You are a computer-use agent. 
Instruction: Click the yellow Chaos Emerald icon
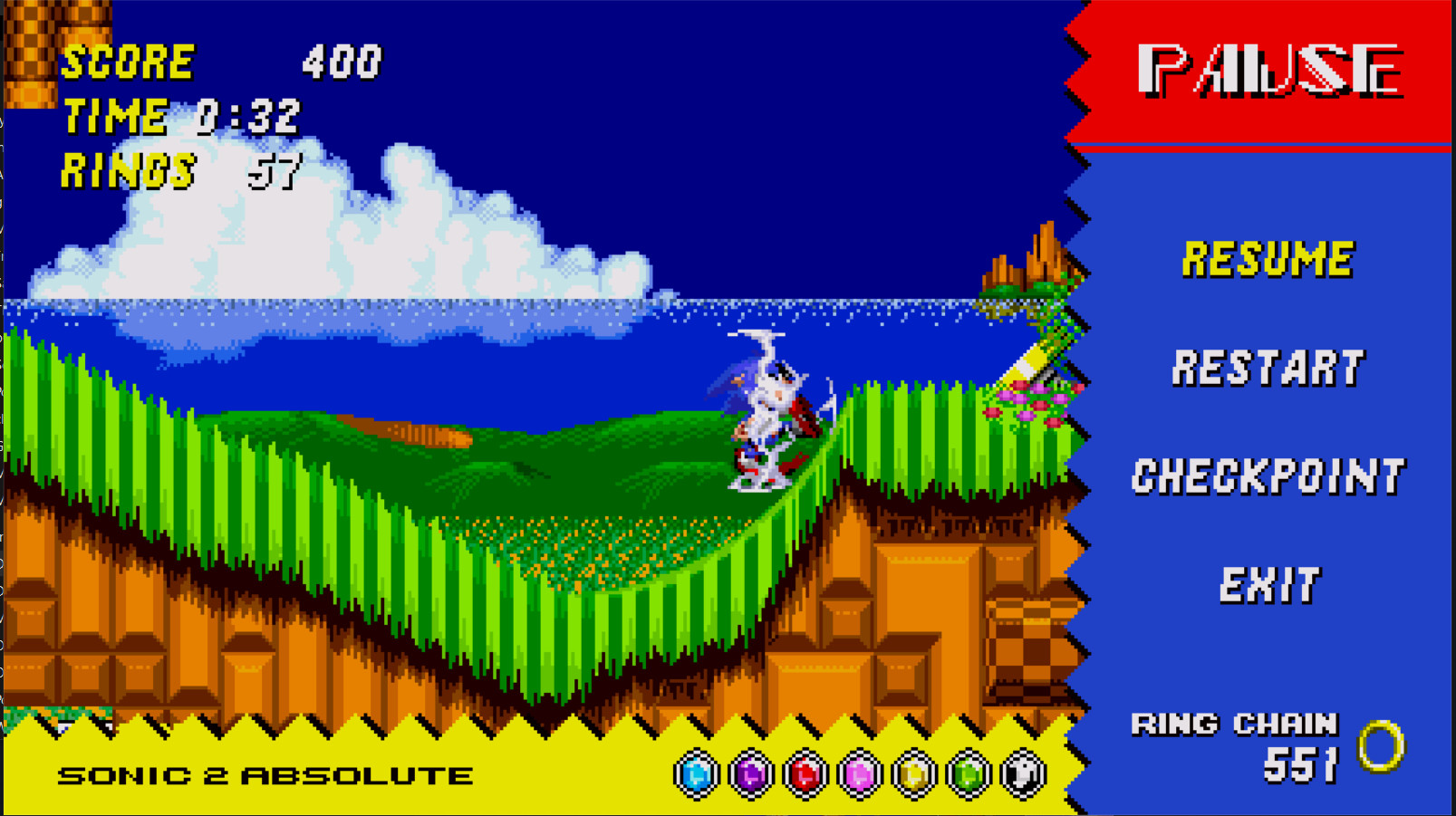[x=911, y=773]
